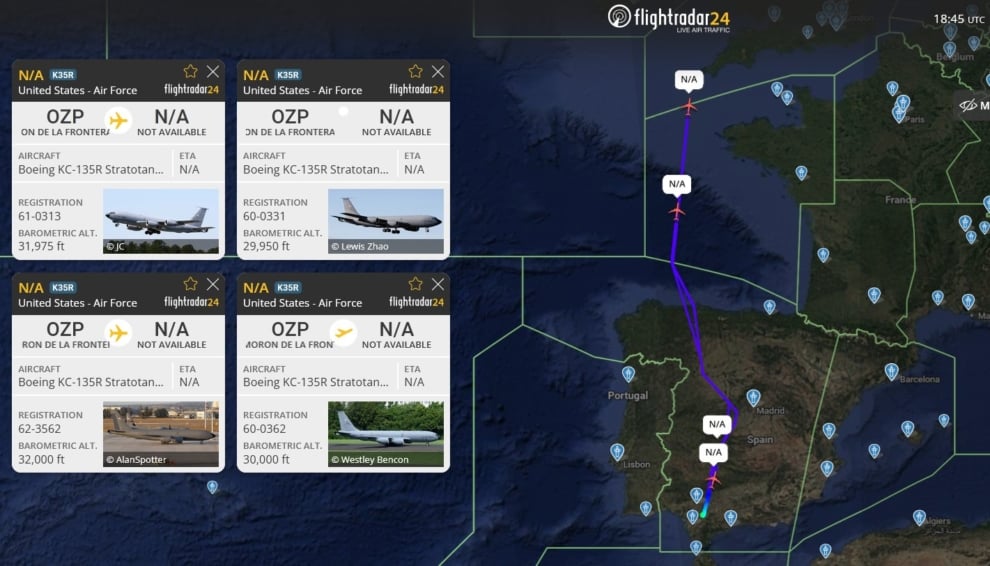Enlarge the AlanSpotter aircraft photo
Image resolution: width=990 pixels, height=566 pixels.
pyautogui.click(x=161, y=434)
